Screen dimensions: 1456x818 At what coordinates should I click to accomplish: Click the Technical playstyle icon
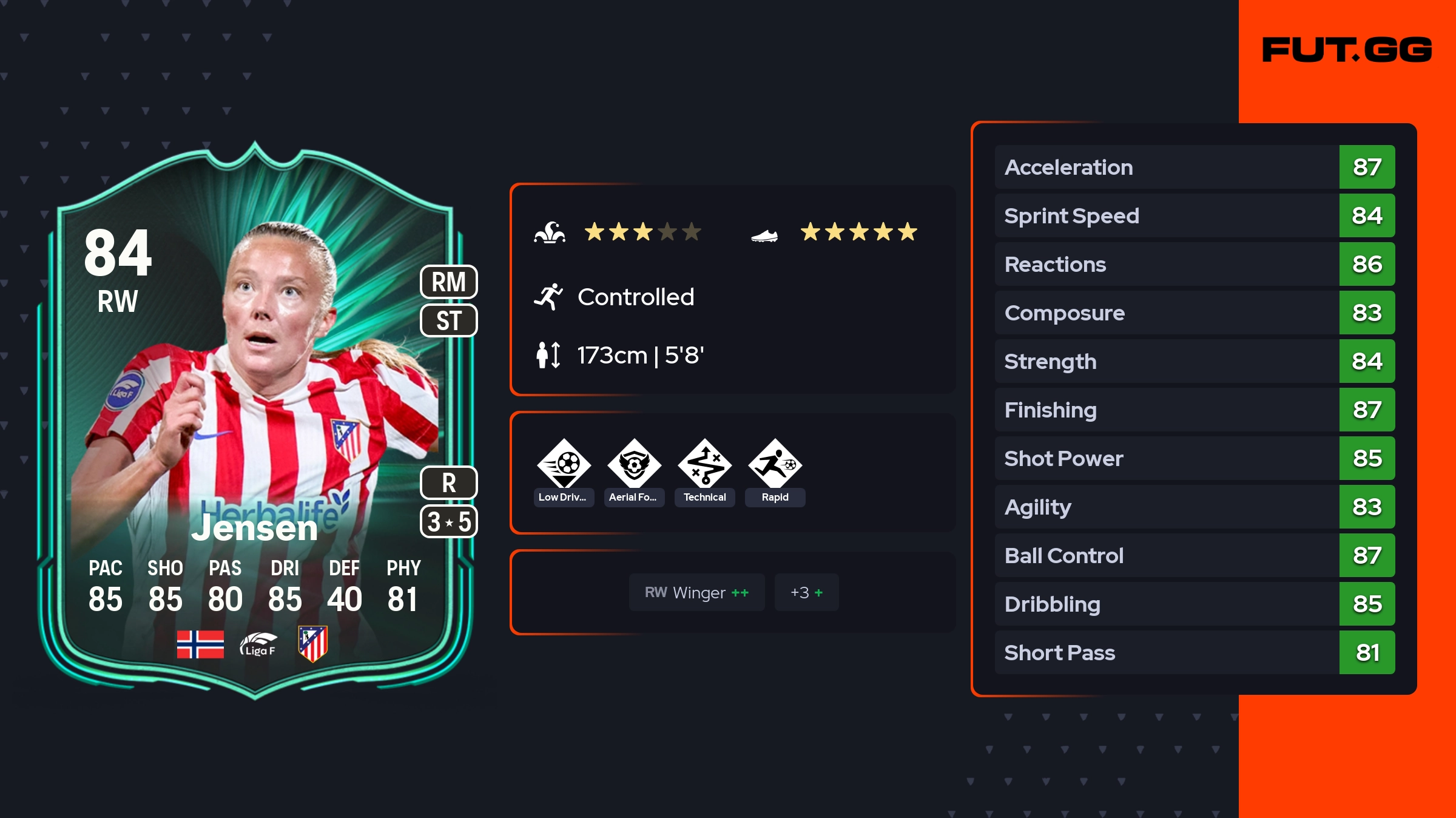tap(704, 464)
